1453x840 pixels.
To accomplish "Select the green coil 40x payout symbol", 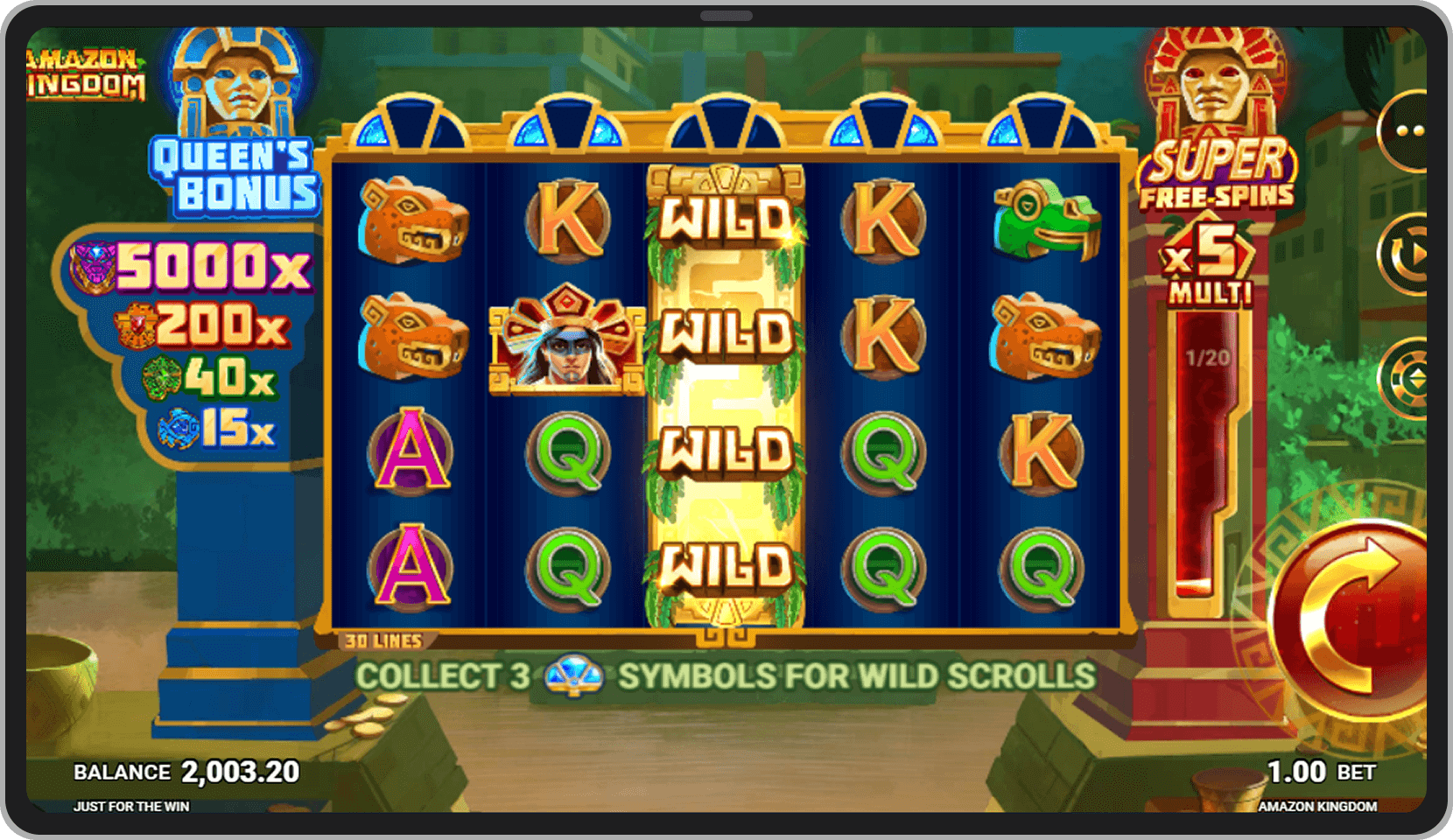I will pos(162,376).
